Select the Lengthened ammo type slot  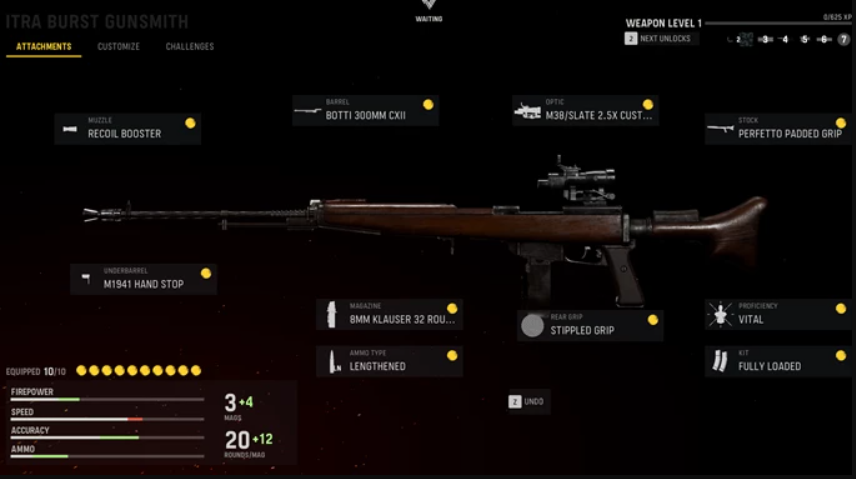pos(389,362)
